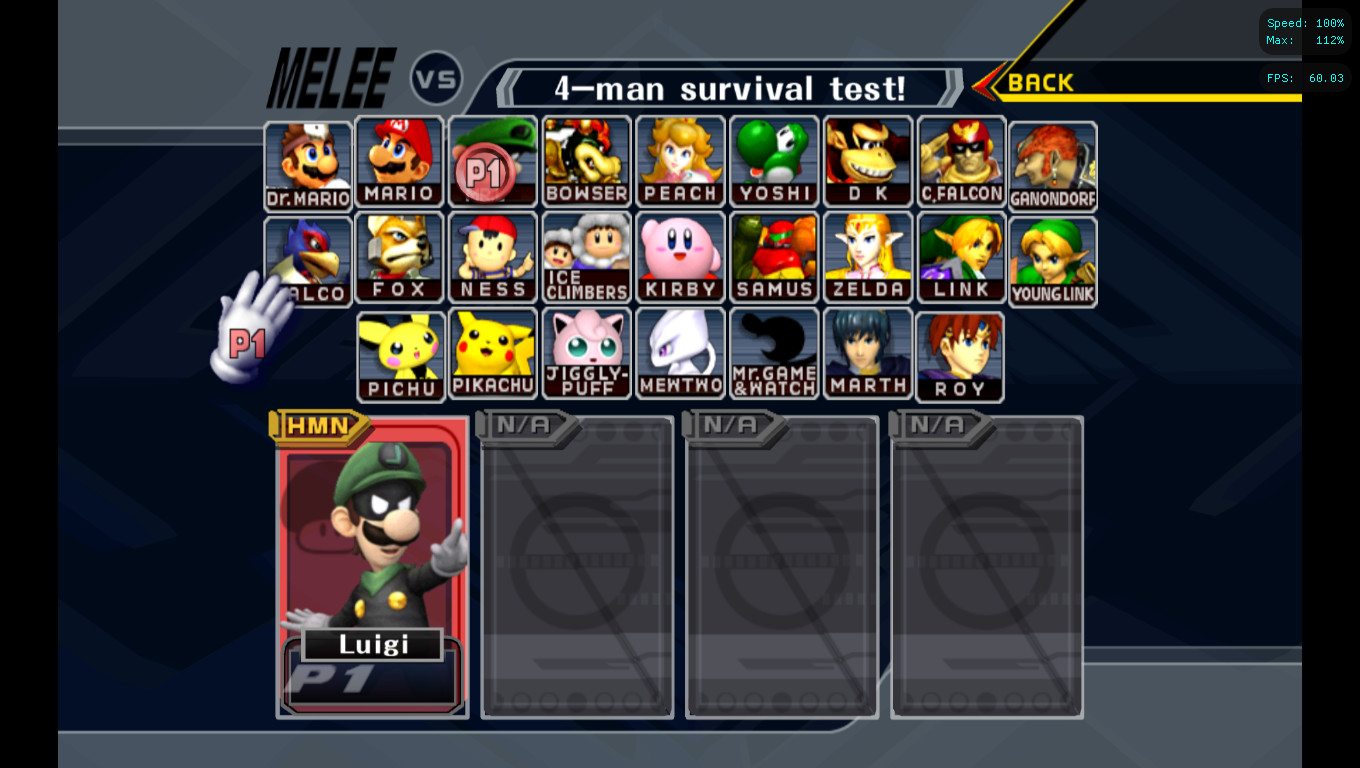
Task: Select Young Link's portrait
Action: pos(1052,256)
